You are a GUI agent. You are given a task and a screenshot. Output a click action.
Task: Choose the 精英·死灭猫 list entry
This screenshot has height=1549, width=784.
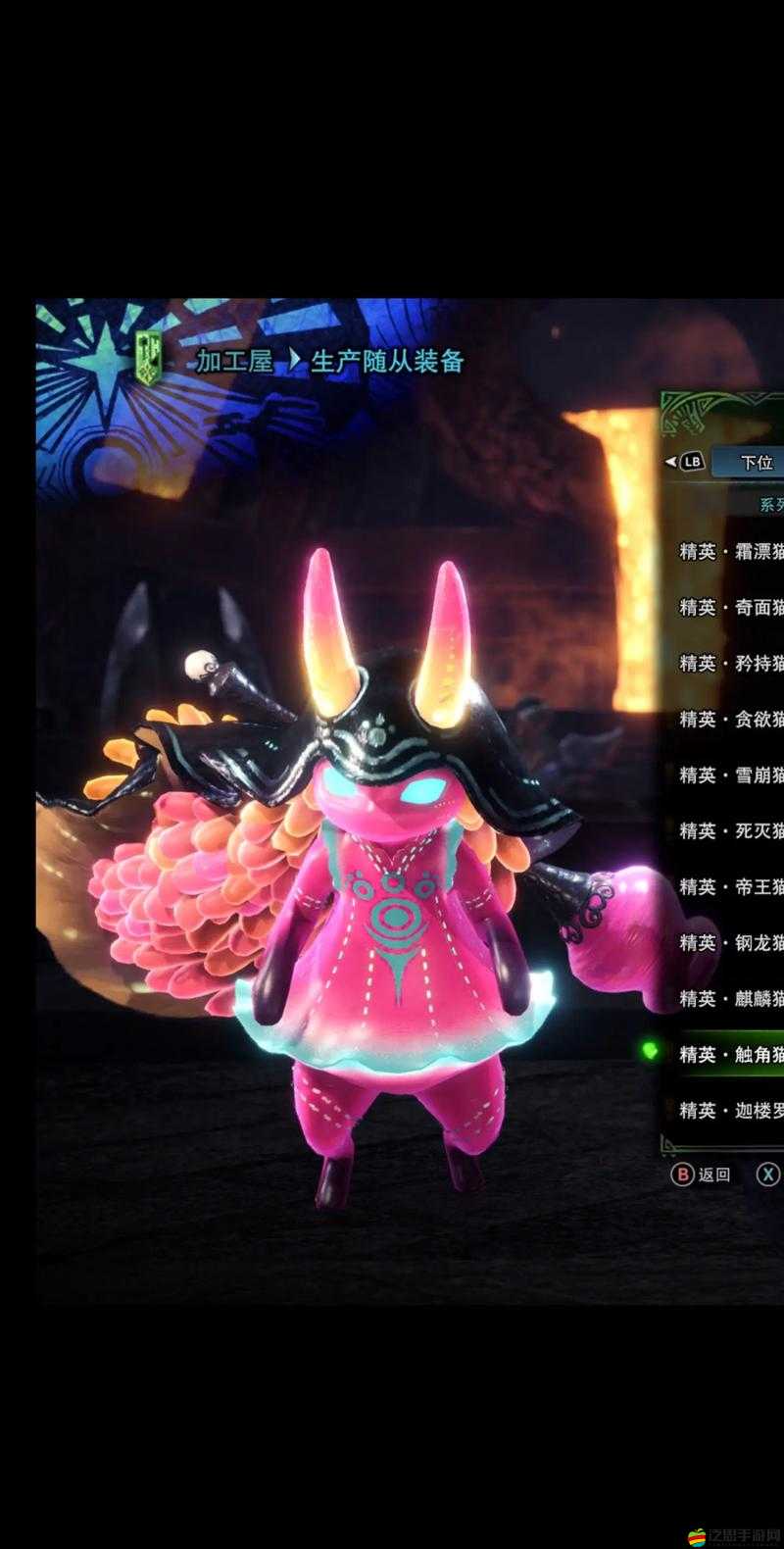[x=731, y=831]
